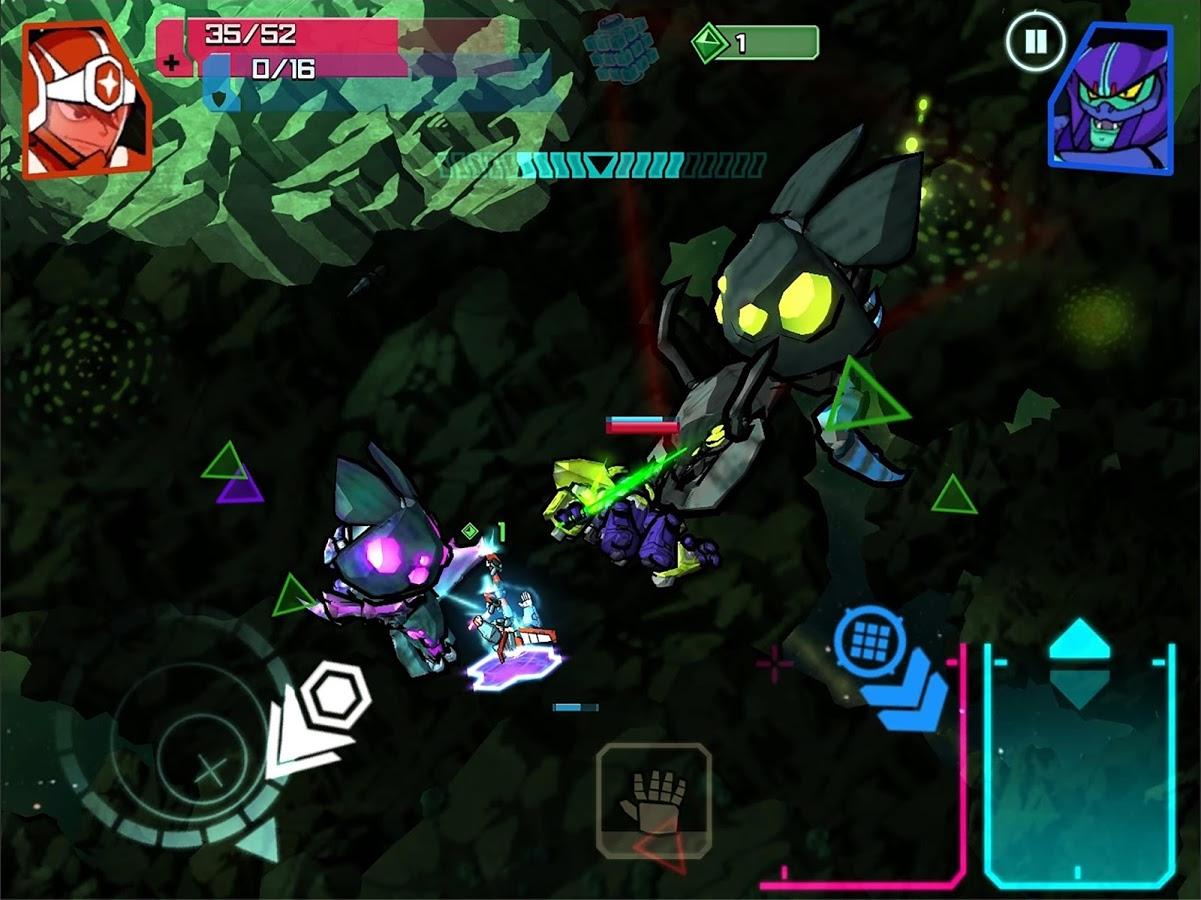Activate the robotic hand grab button
Viewport: 1201px width, 900px height.
[654, 802]
